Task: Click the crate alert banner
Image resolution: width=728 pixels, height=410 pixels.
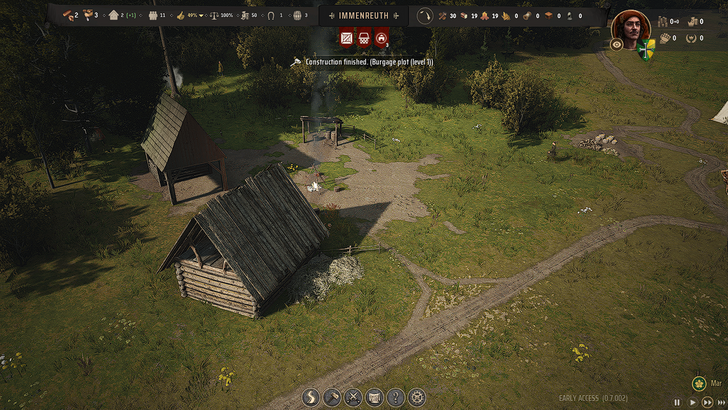Action: (x=347, y=39)
